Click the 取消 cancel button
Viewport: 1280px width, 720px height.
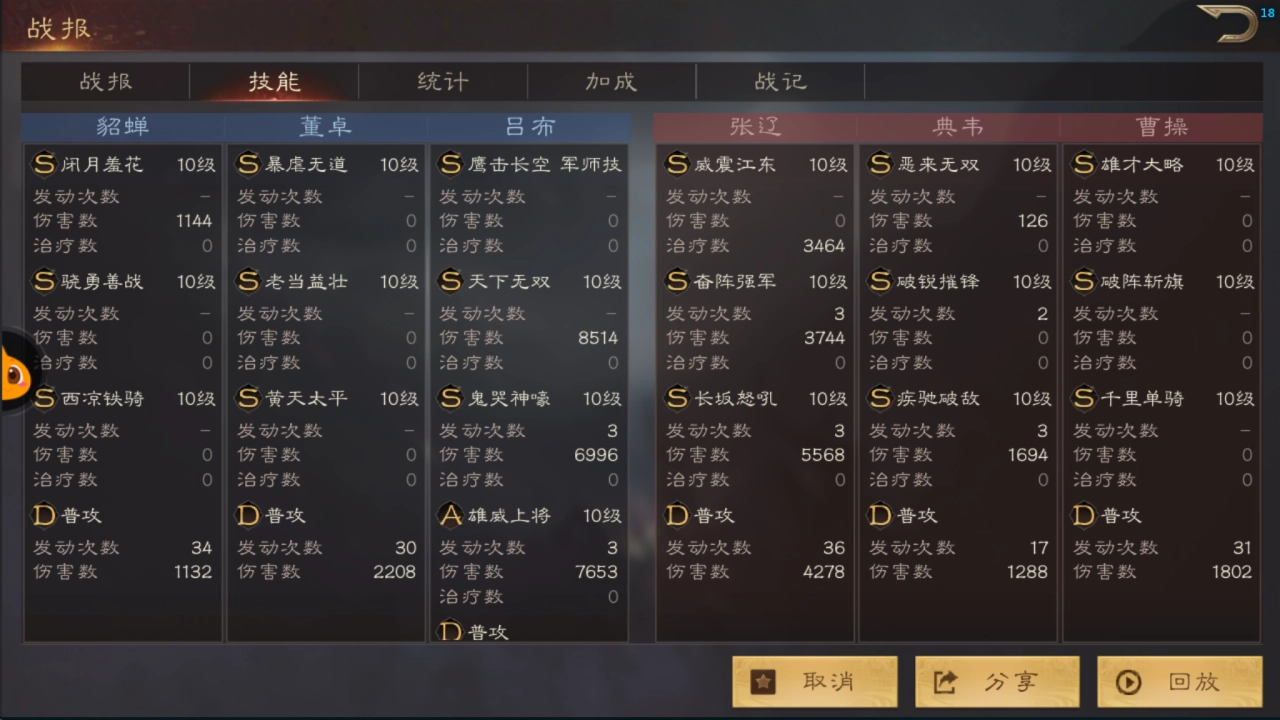coord(815,682)
